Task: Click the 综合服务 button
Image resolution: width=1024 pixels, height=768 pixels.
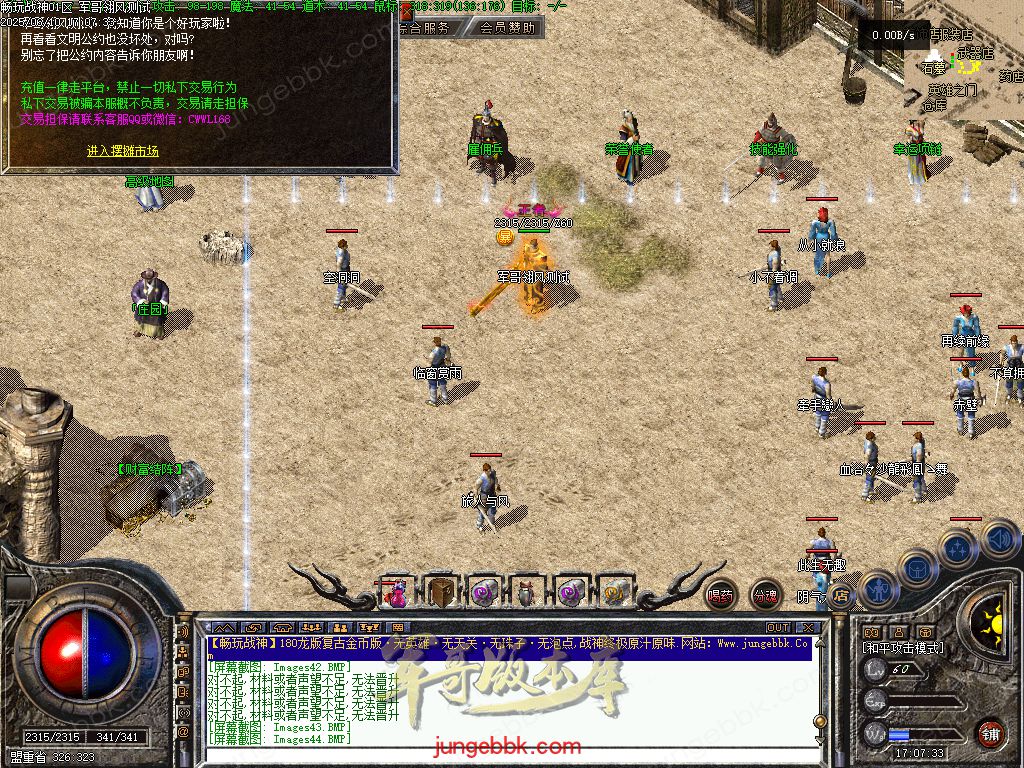Action: point(423,28)
